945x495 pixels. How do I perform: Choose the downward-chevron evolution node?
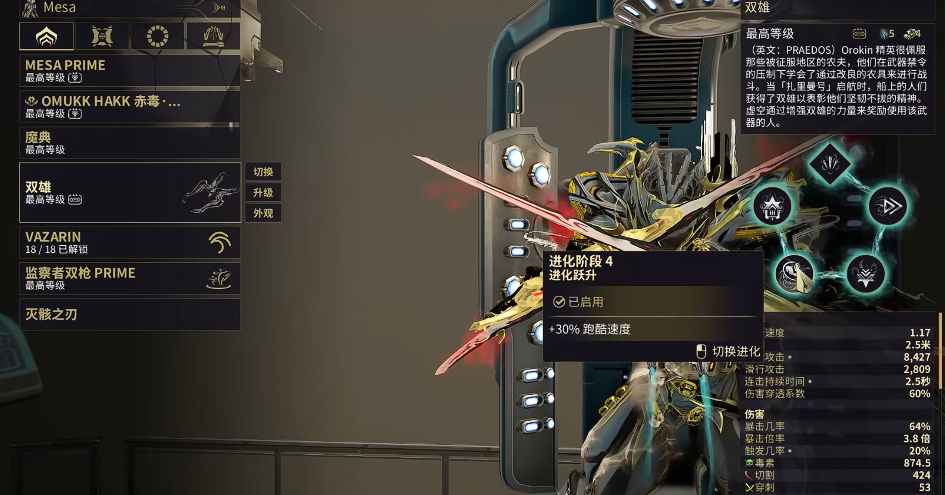click(865, 272)
